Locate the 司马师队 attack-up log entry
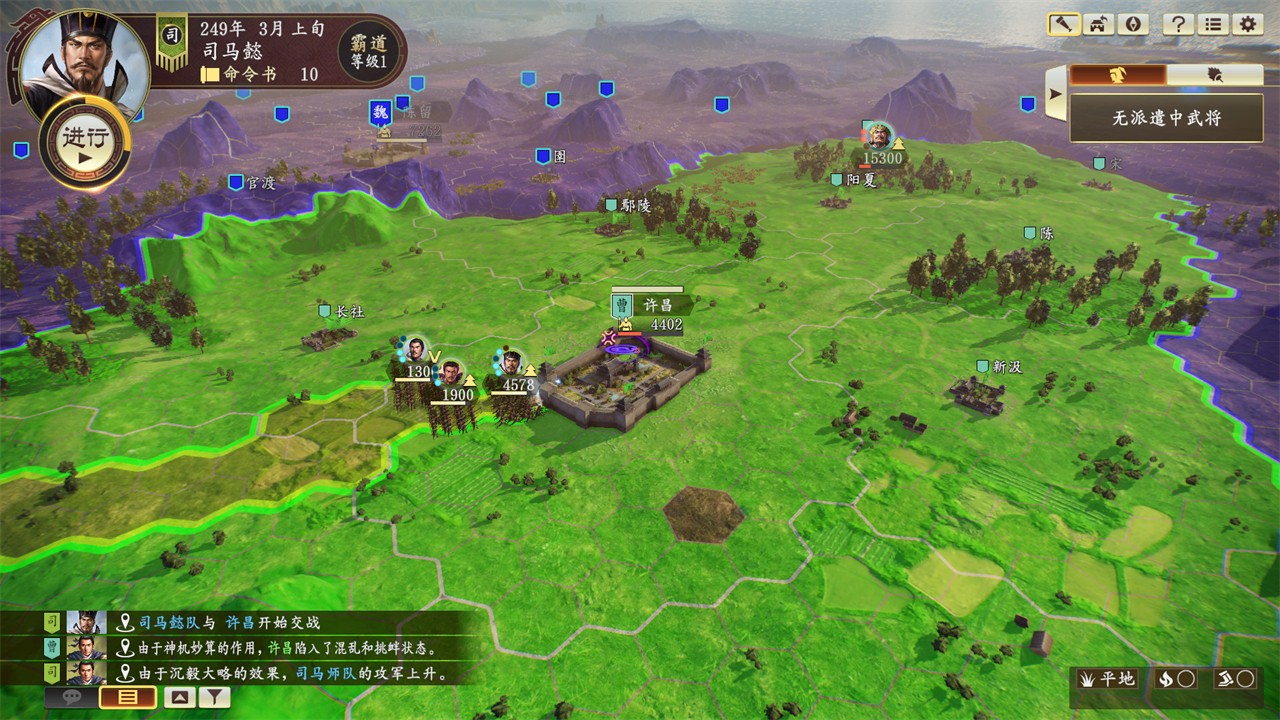The width and height of the screenshot is (1280, 720). pyautogui.click(x=290, y=673)
